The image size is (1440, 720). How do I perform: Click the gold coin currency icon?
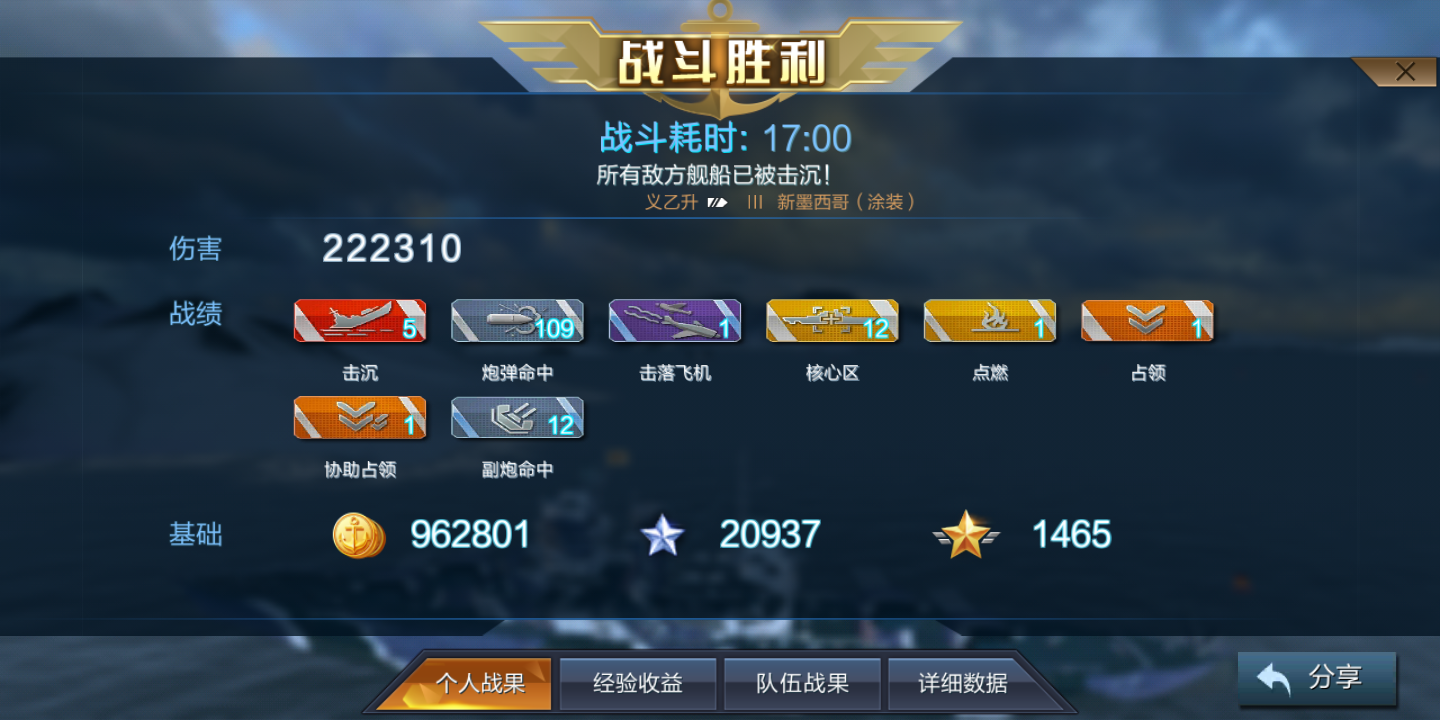pyautogui.click(x=358, y=535)
